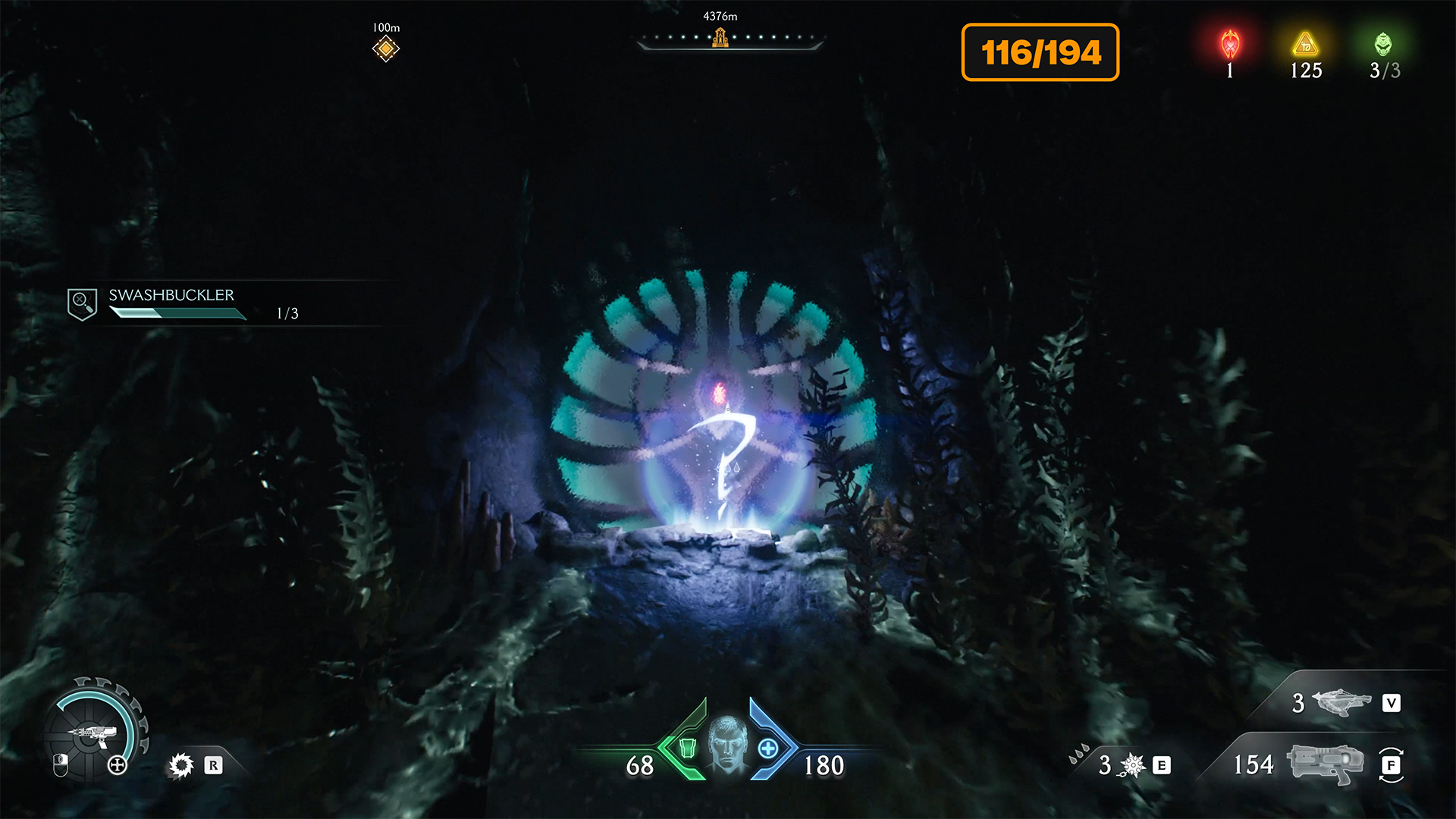Click the Swashbuckler challenge tracker icon
The image size is (1456, 819).
82,304
